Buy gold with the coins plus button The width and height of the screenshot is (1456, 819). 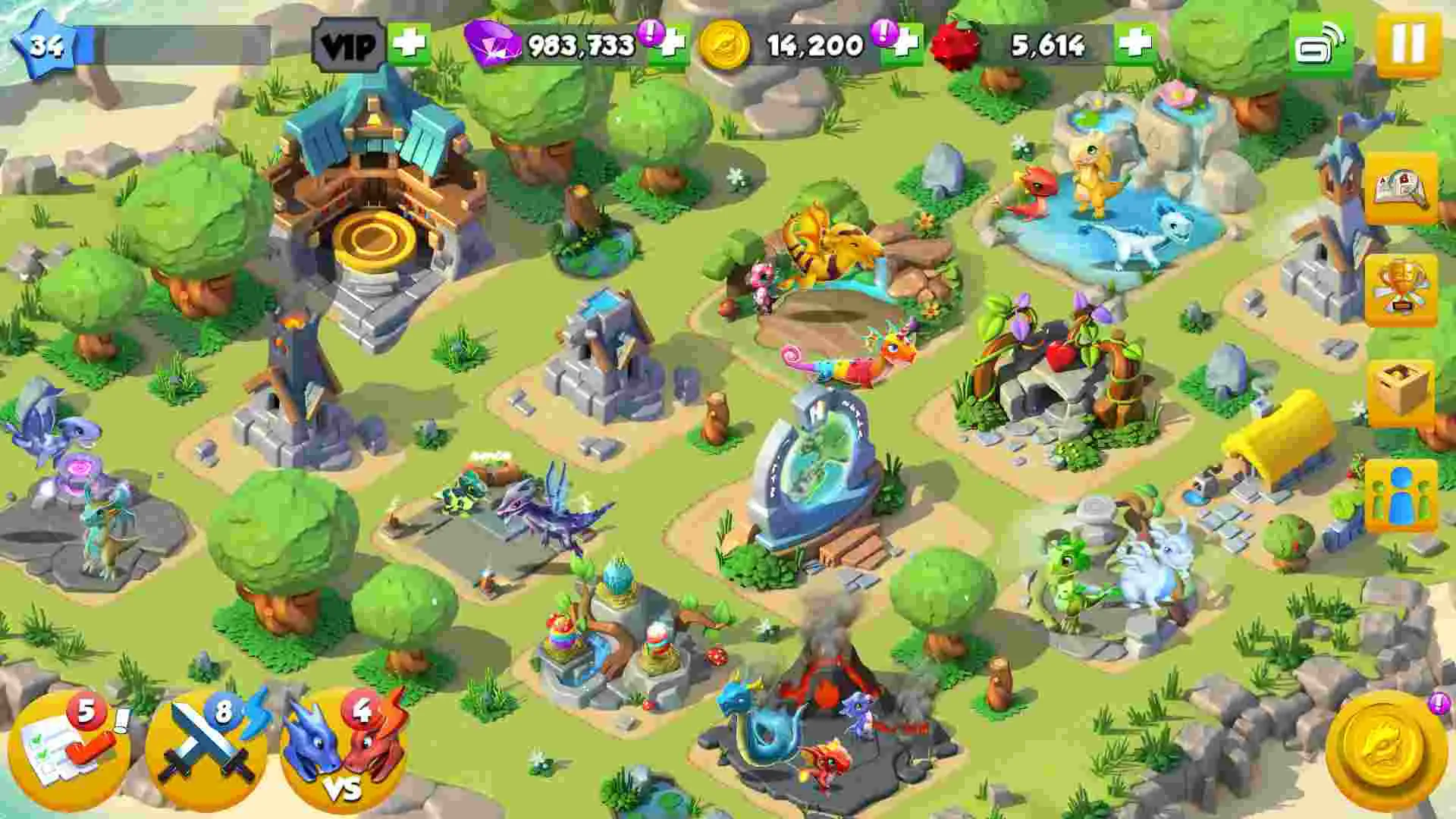[x=905, y=47]
